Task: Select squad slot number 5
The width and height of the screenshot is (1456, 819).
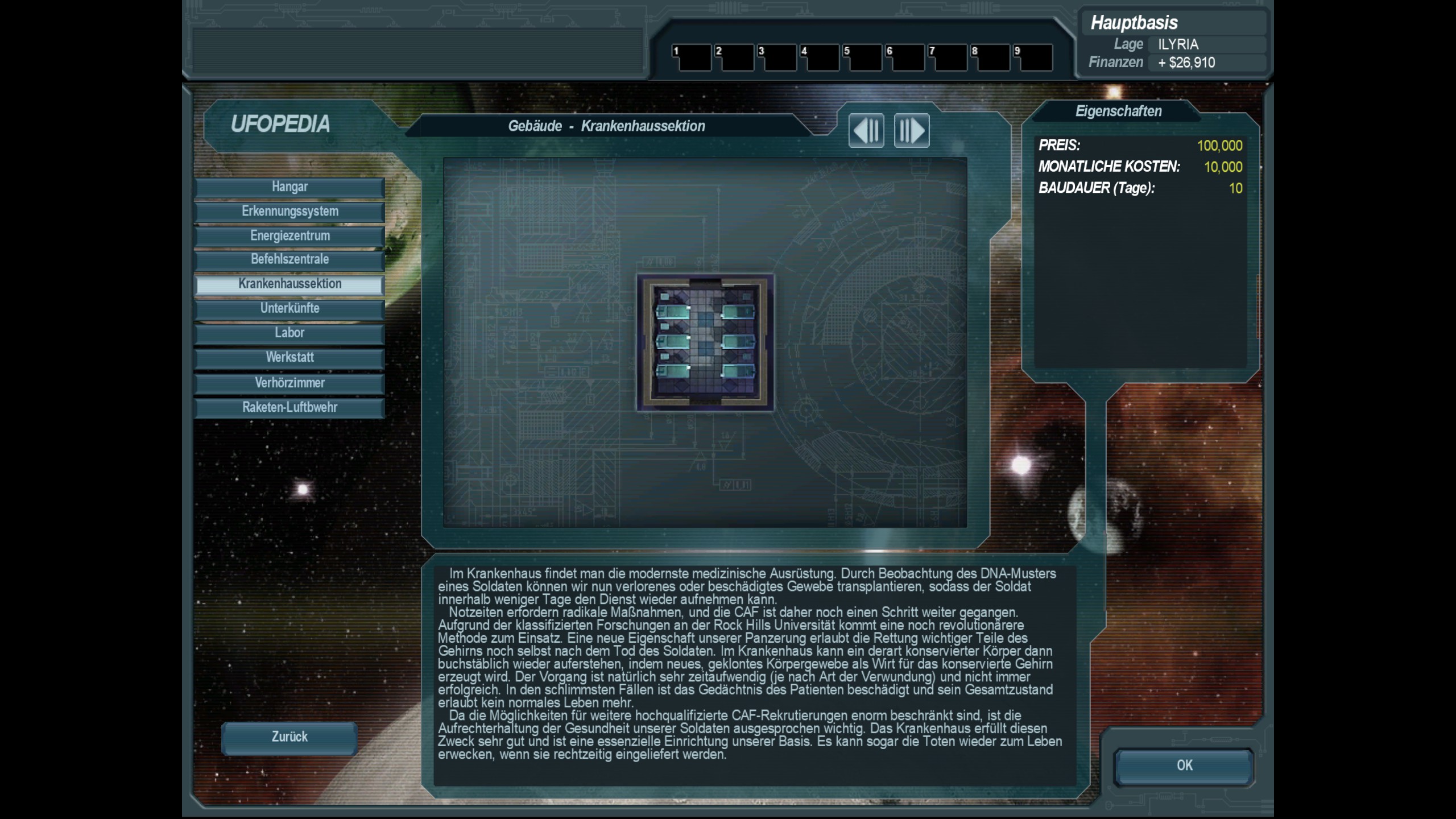Action: (863, 57)
